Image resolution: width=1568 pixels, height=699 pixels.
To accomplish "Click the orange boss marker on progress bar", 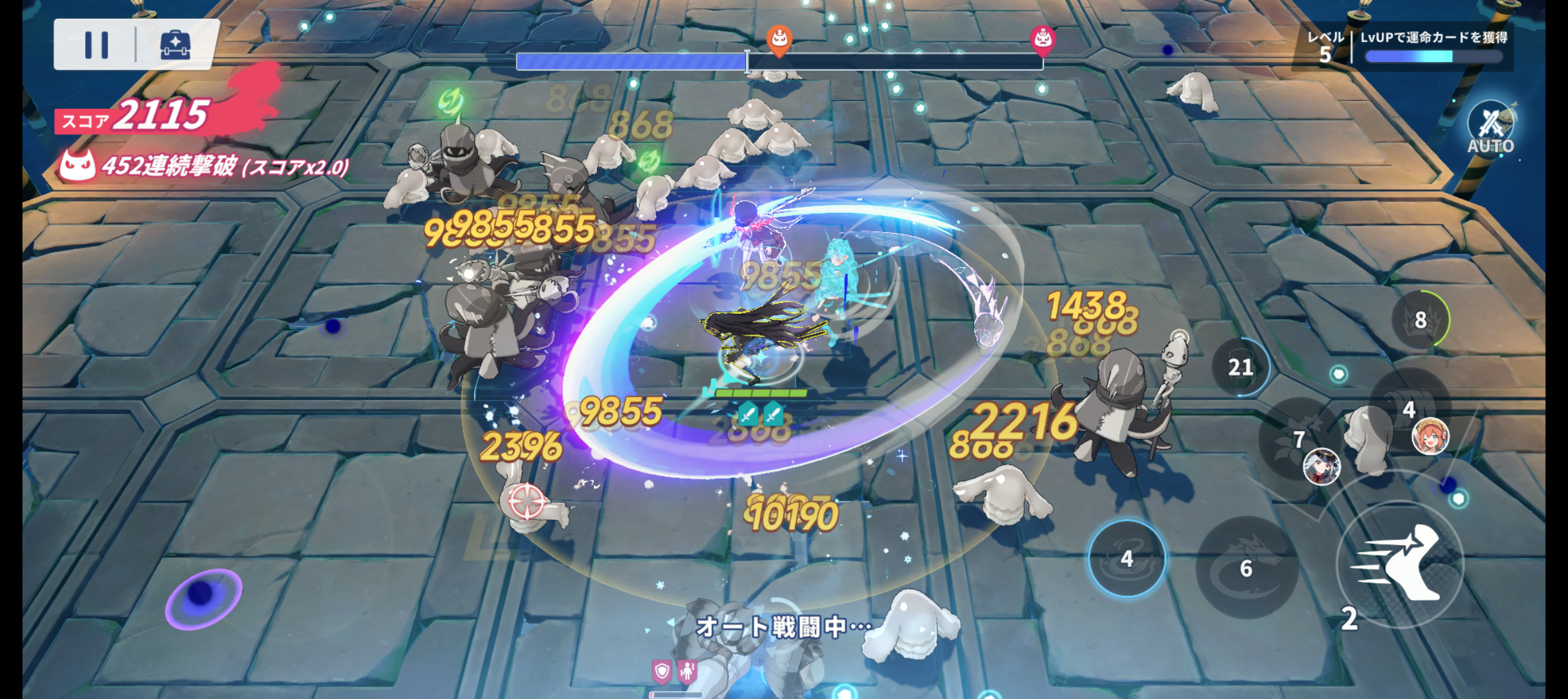I will pyautogui.click(x=779, y=40).
